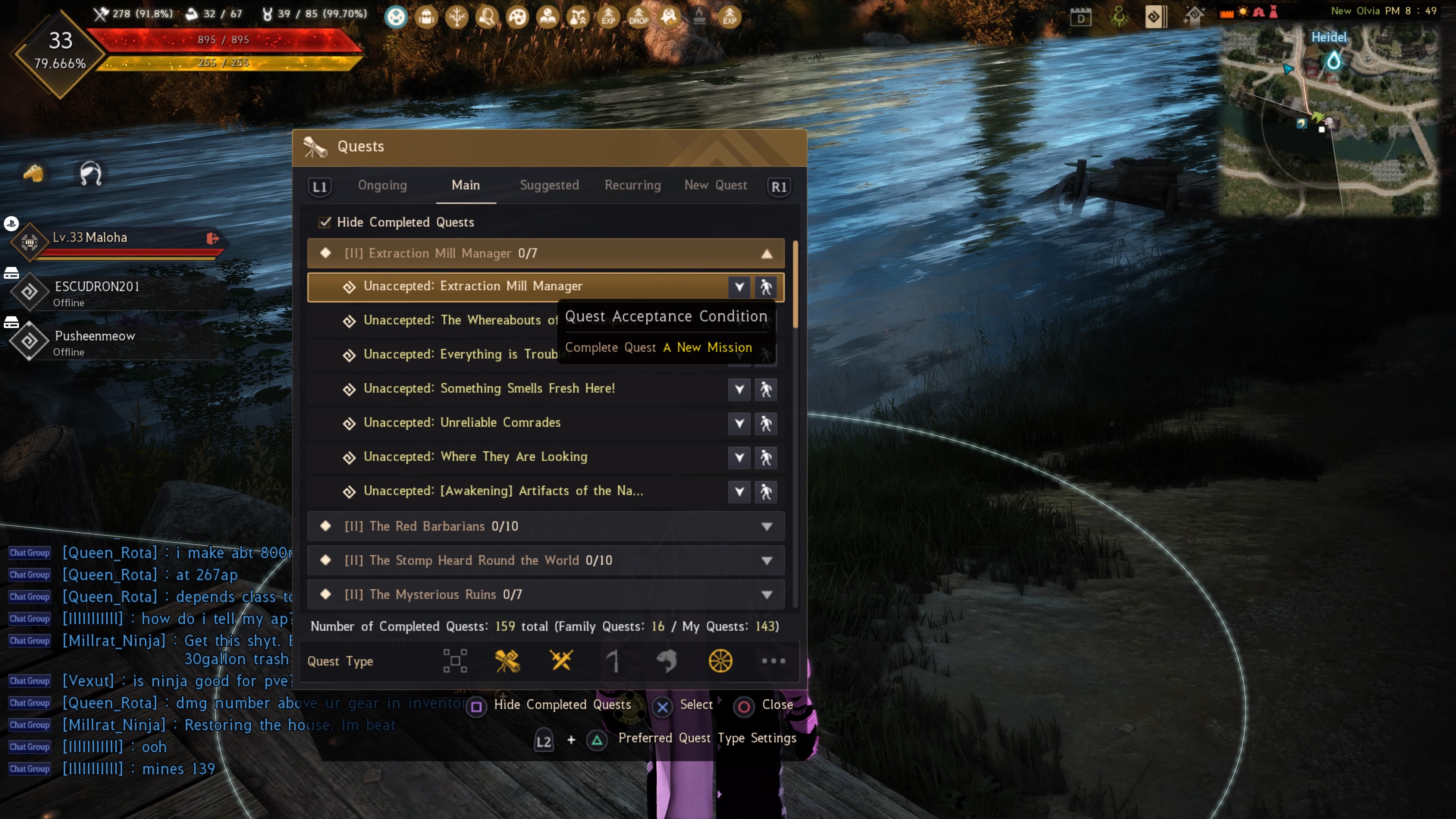Expand The Red Barbarians quest group
Image resolution: width=1456 pixels, height=819 pixels.
[x=767, y=526]
